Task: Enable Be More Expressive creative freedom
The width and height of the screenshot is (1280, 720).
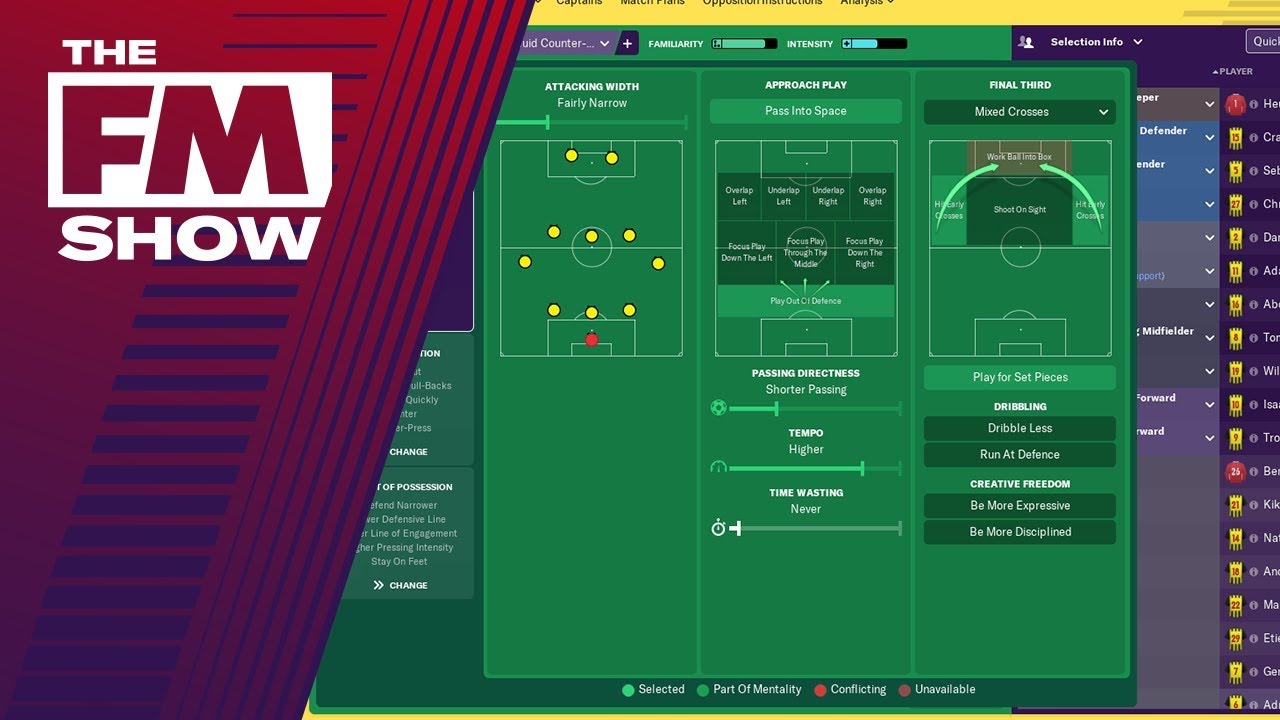Action: [x=1019, y=505]
